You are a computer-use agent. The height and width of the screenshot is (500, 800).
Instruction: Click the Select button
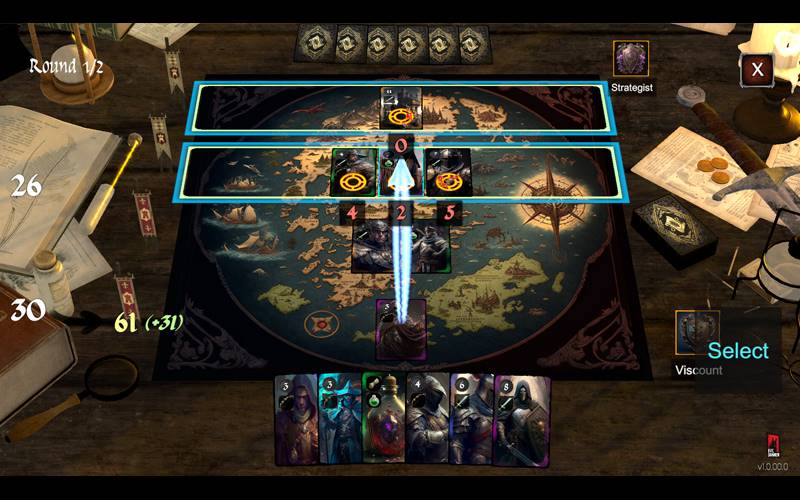[738, 350]
